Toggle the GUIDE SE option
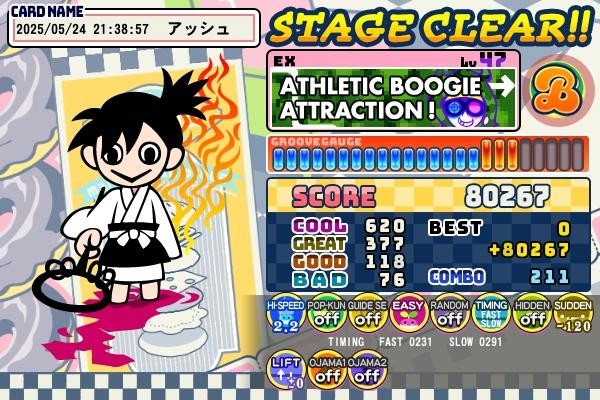Screen dimensions: 600x400 [367, 314]
